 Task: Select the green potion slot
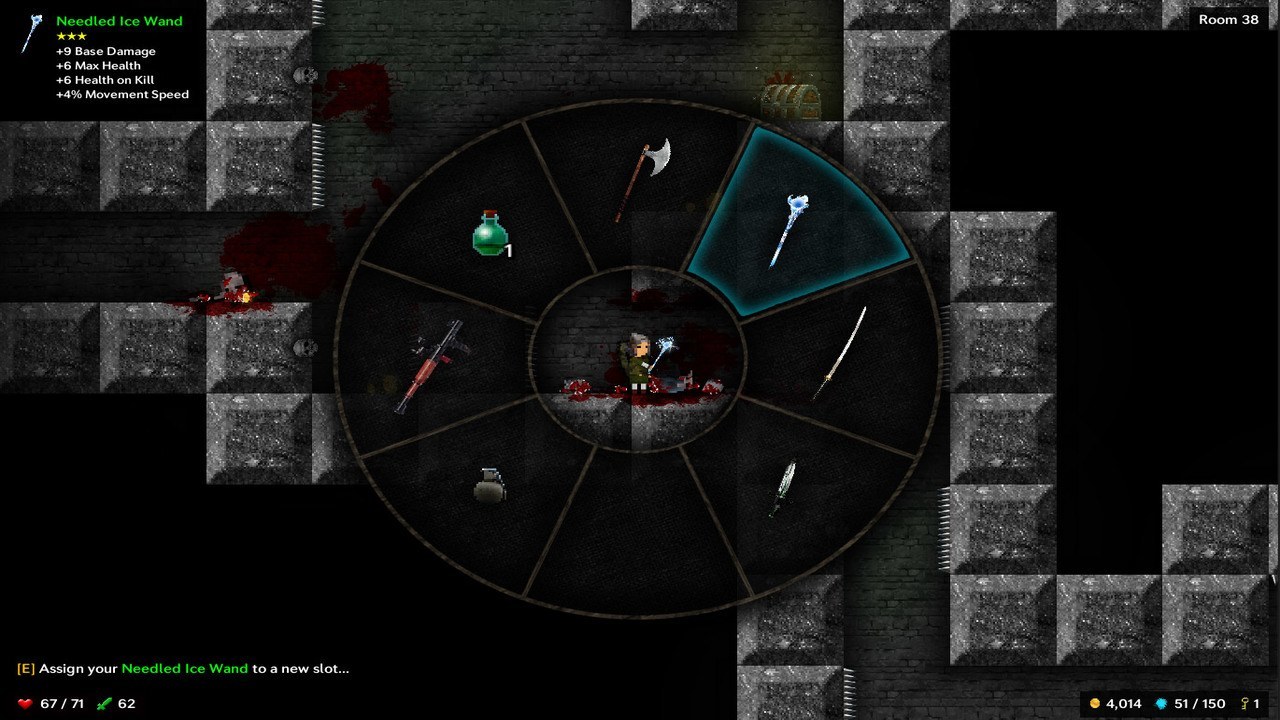coord(490,235)
